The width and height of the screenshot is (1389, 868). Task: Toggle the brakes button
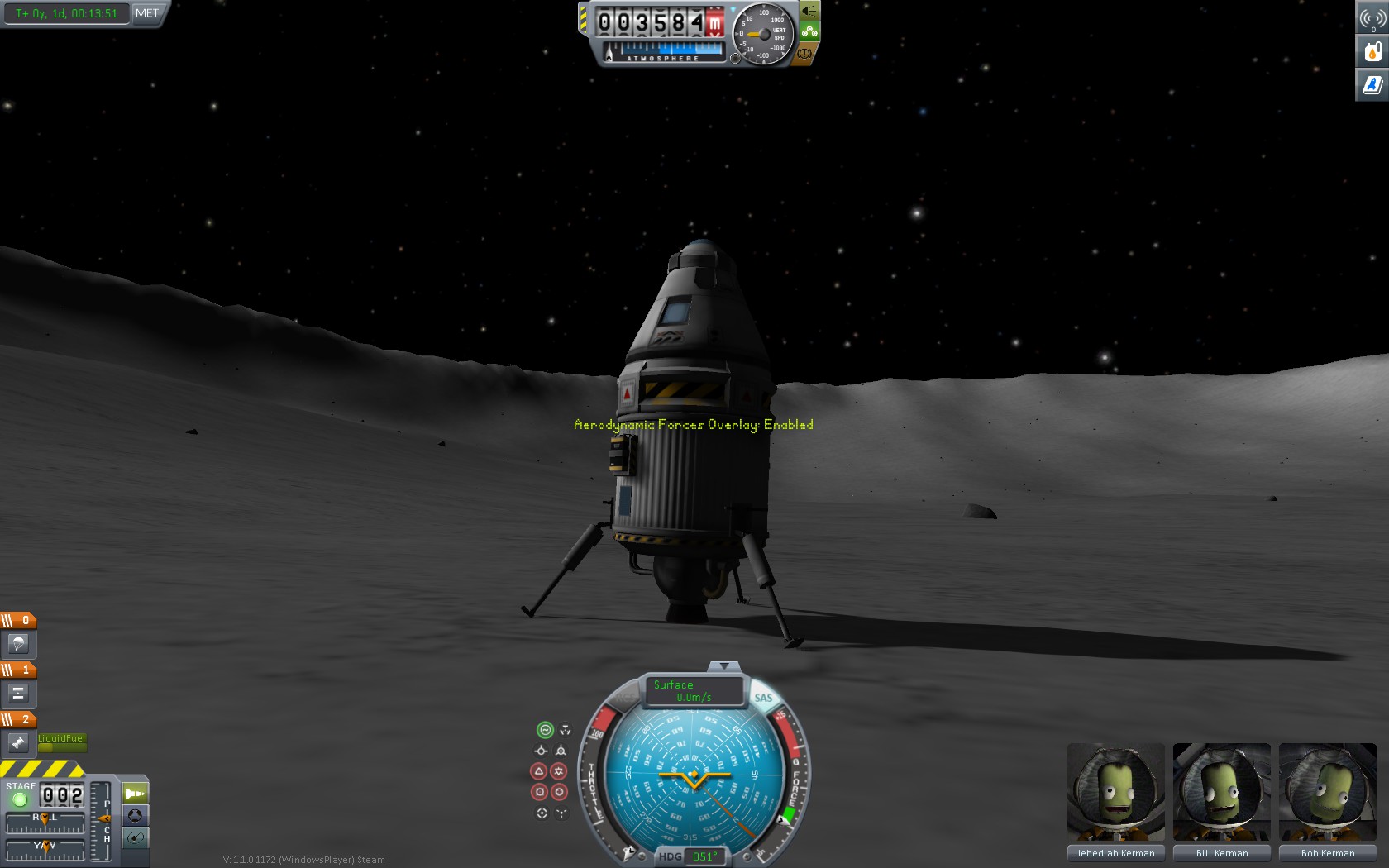coord(804,54)
